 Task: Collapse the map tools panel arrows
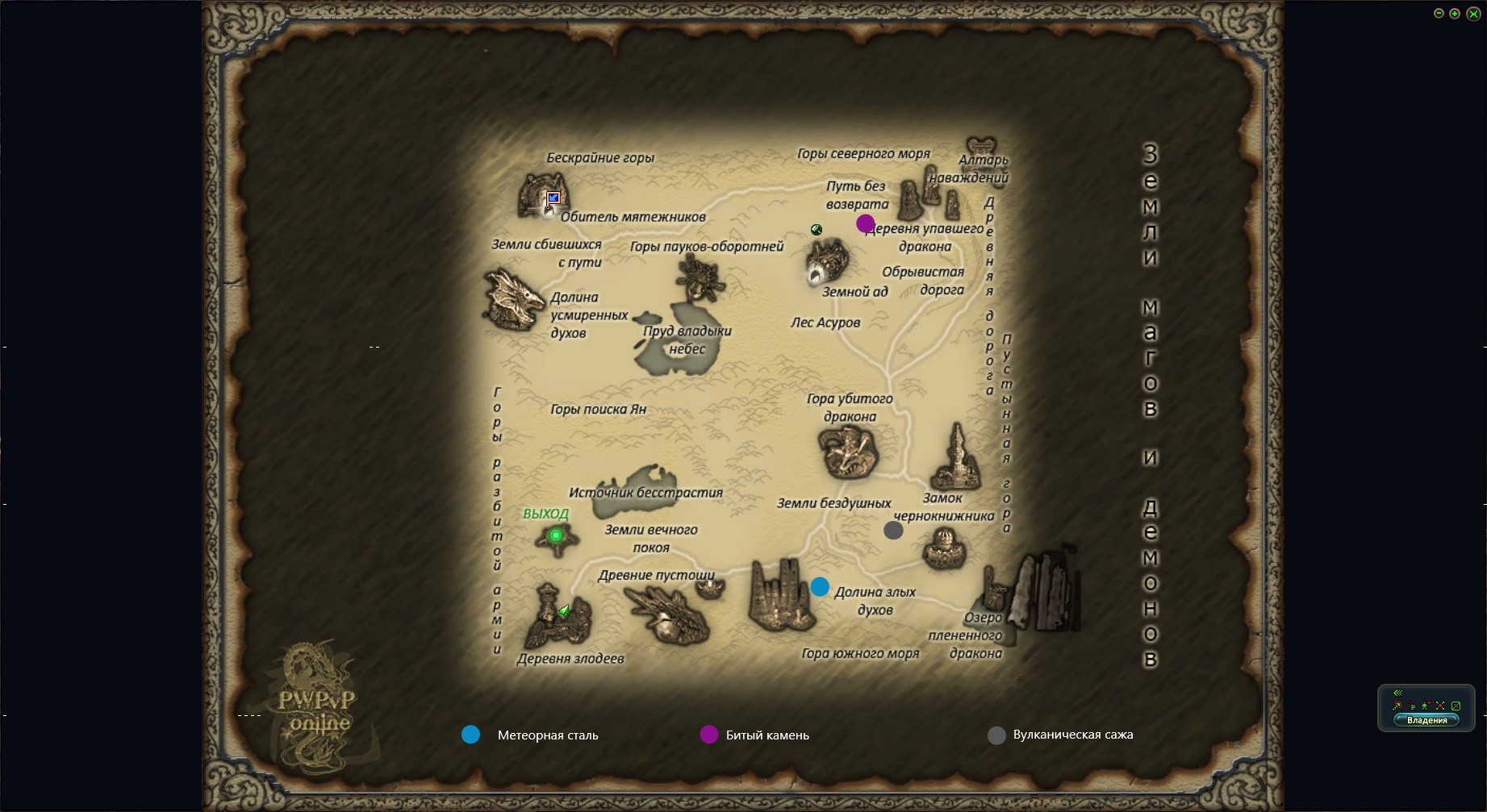click(1397, 693)
